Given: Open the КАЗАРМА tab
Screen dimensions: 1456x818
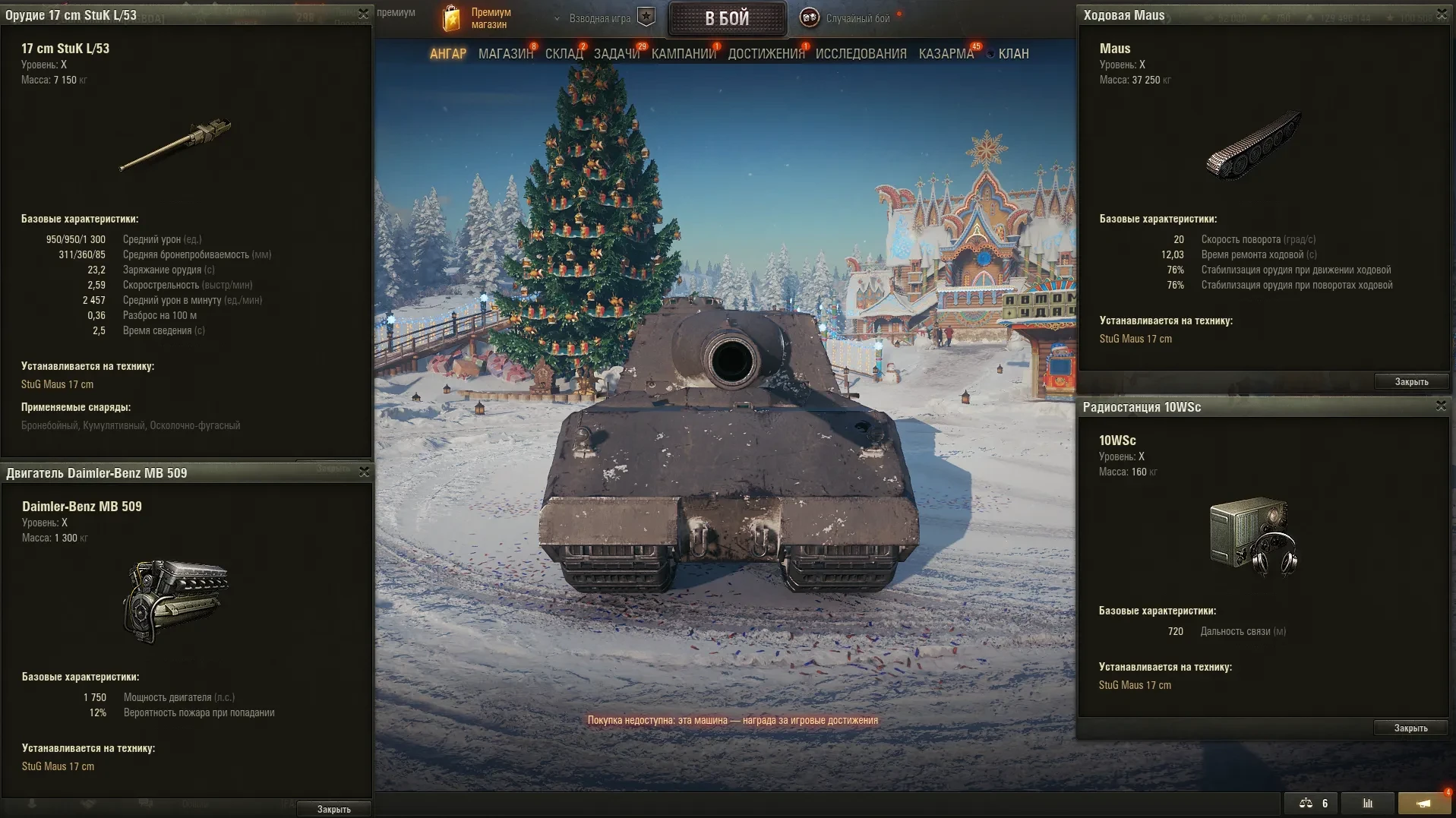Looking at the screenshot, I should (x=946, y=54).
